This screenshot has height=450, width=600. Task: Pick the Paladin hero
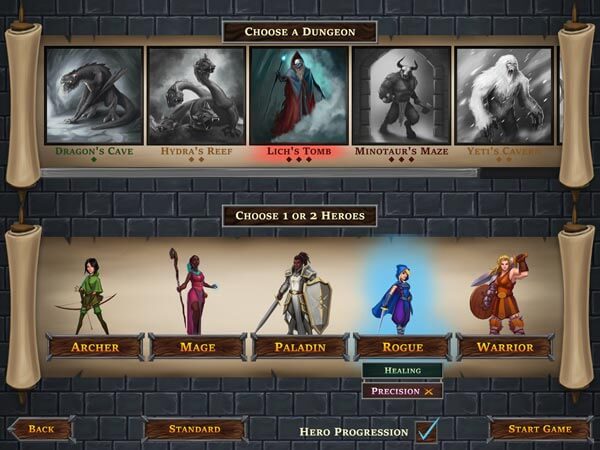click(x=300, y=347)
